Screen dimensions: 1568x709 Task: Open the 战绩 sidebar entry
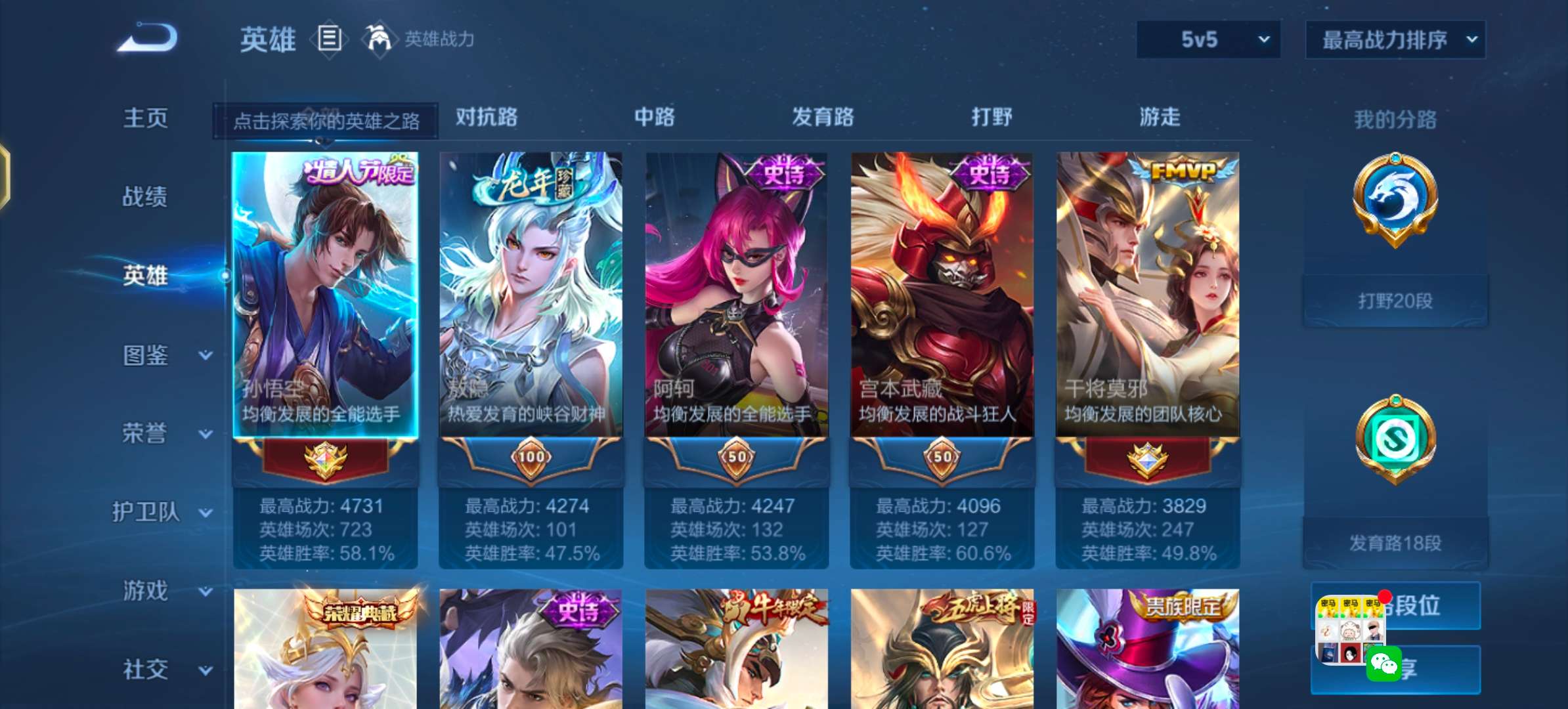(x=146, y=197)
